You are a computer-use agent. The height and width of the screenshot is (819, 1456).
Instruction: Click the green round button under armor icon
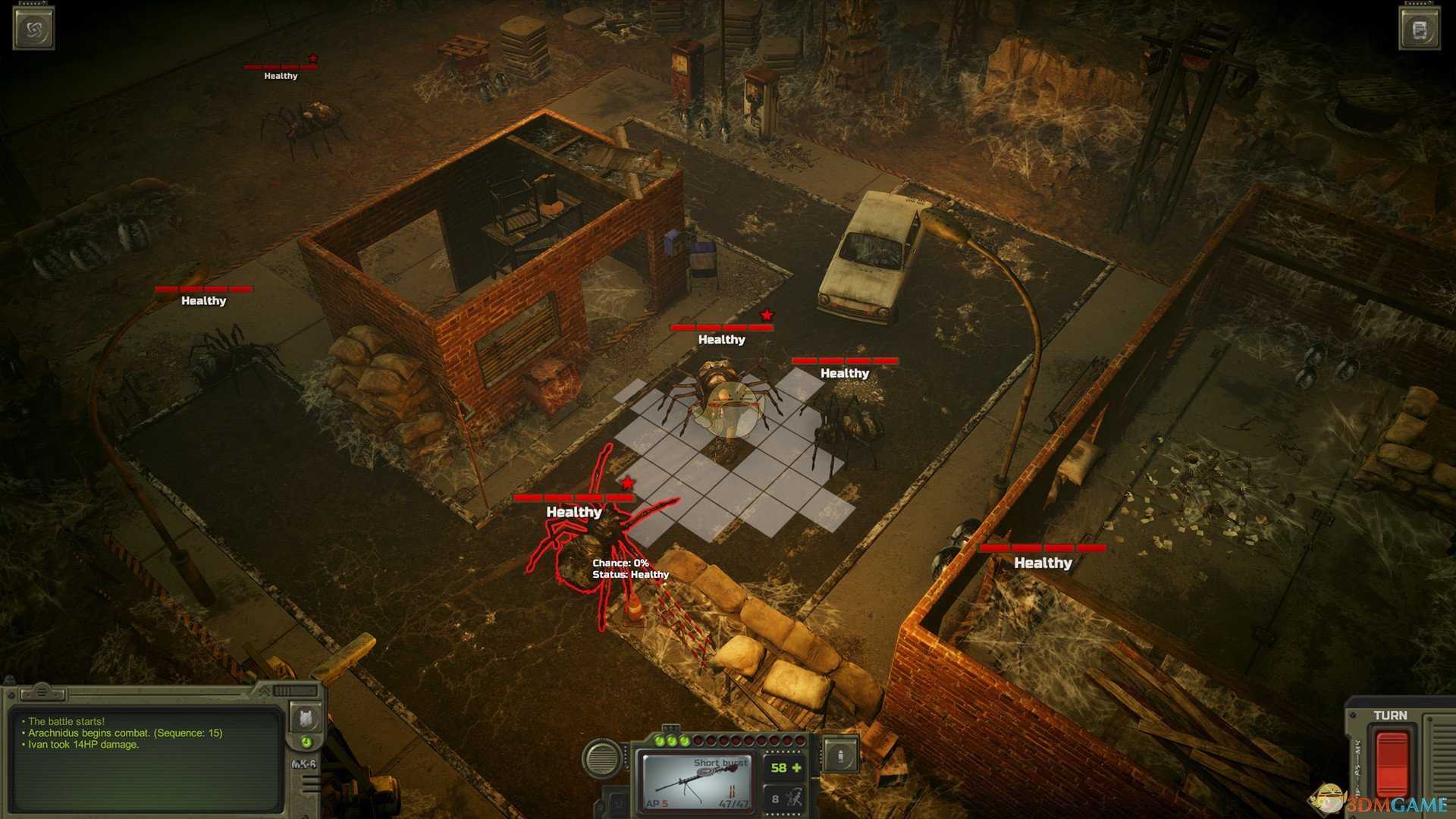click(x=306, y=742)
